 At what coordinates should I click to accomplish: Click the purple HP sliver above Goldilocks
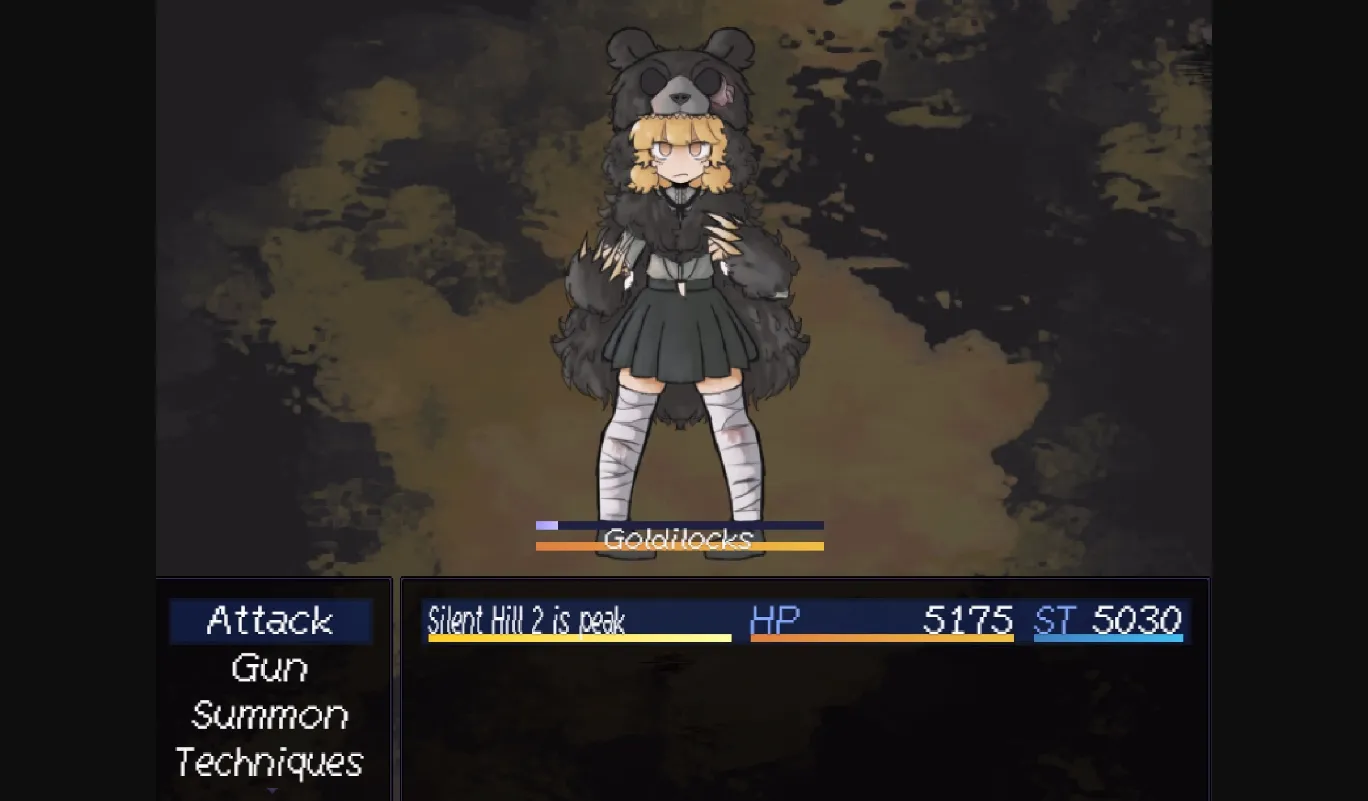[546, 524]
